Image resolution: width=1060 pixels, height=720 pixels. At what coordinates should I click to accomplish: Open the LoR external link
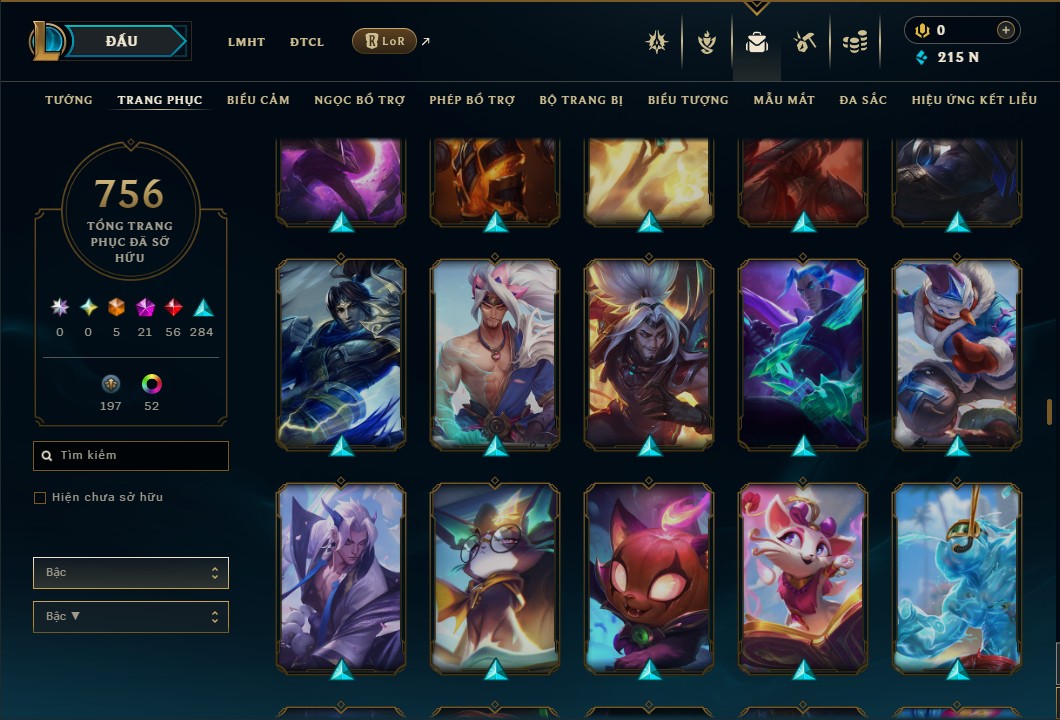point(385,41)
